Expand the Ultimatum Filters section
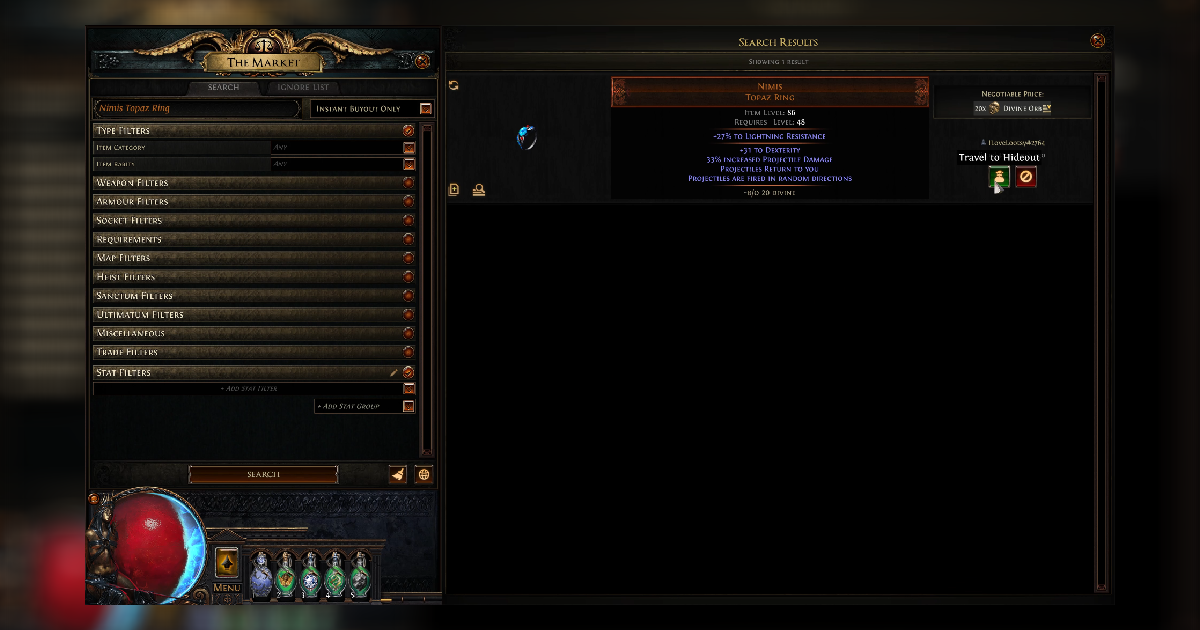The width and height of the screenshot is (1200, 630). (408, 314)
